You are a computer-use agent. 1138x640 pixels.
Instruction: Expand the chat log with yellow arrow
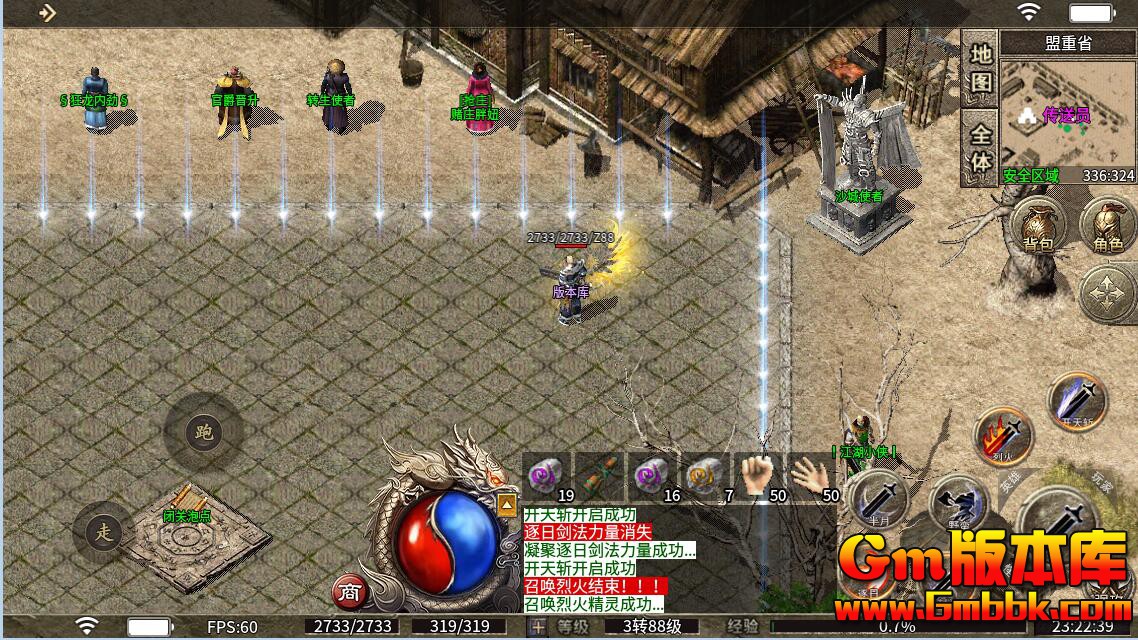(x=507, y=505)
